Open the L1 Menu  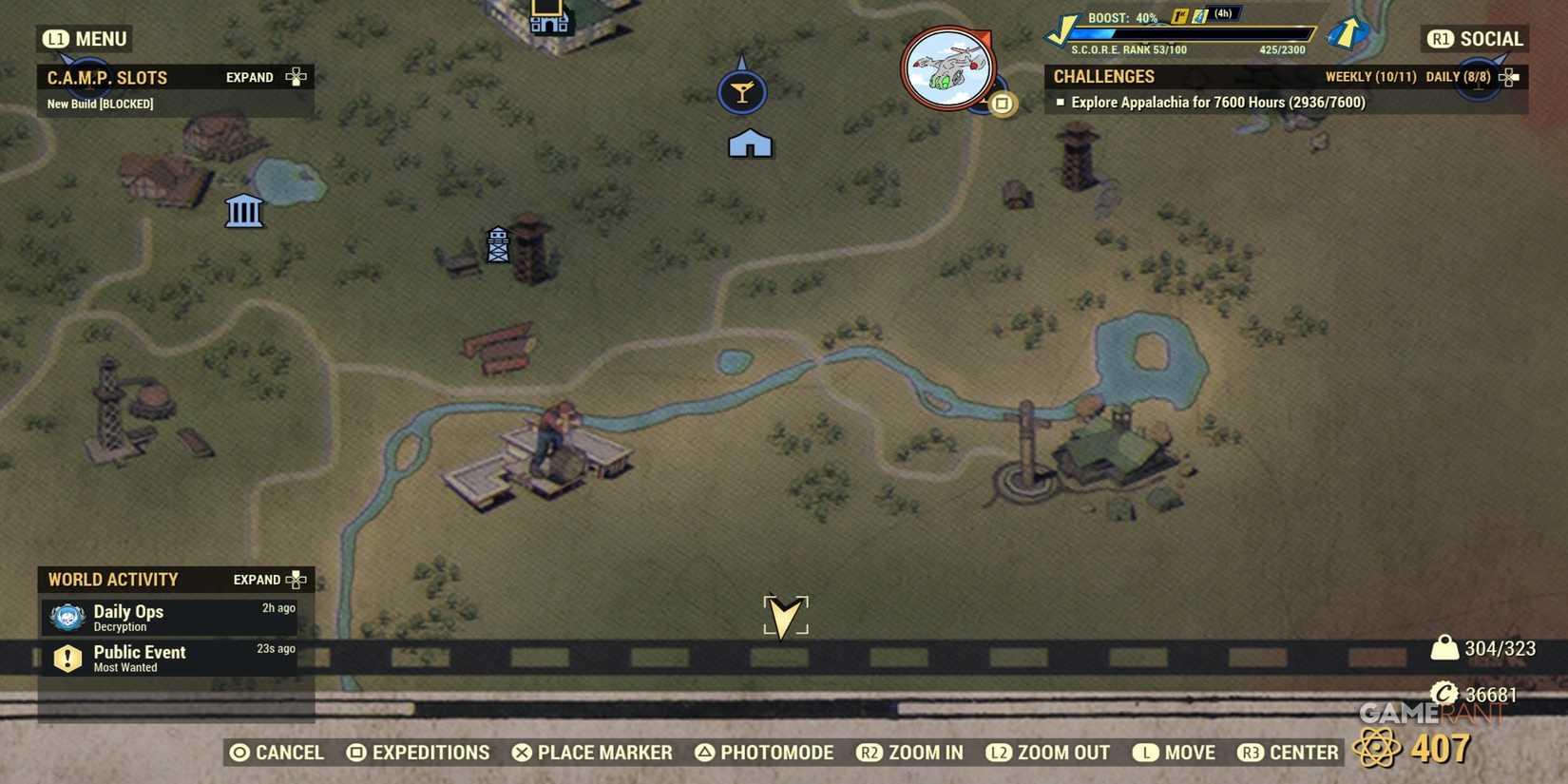point(86,39)
